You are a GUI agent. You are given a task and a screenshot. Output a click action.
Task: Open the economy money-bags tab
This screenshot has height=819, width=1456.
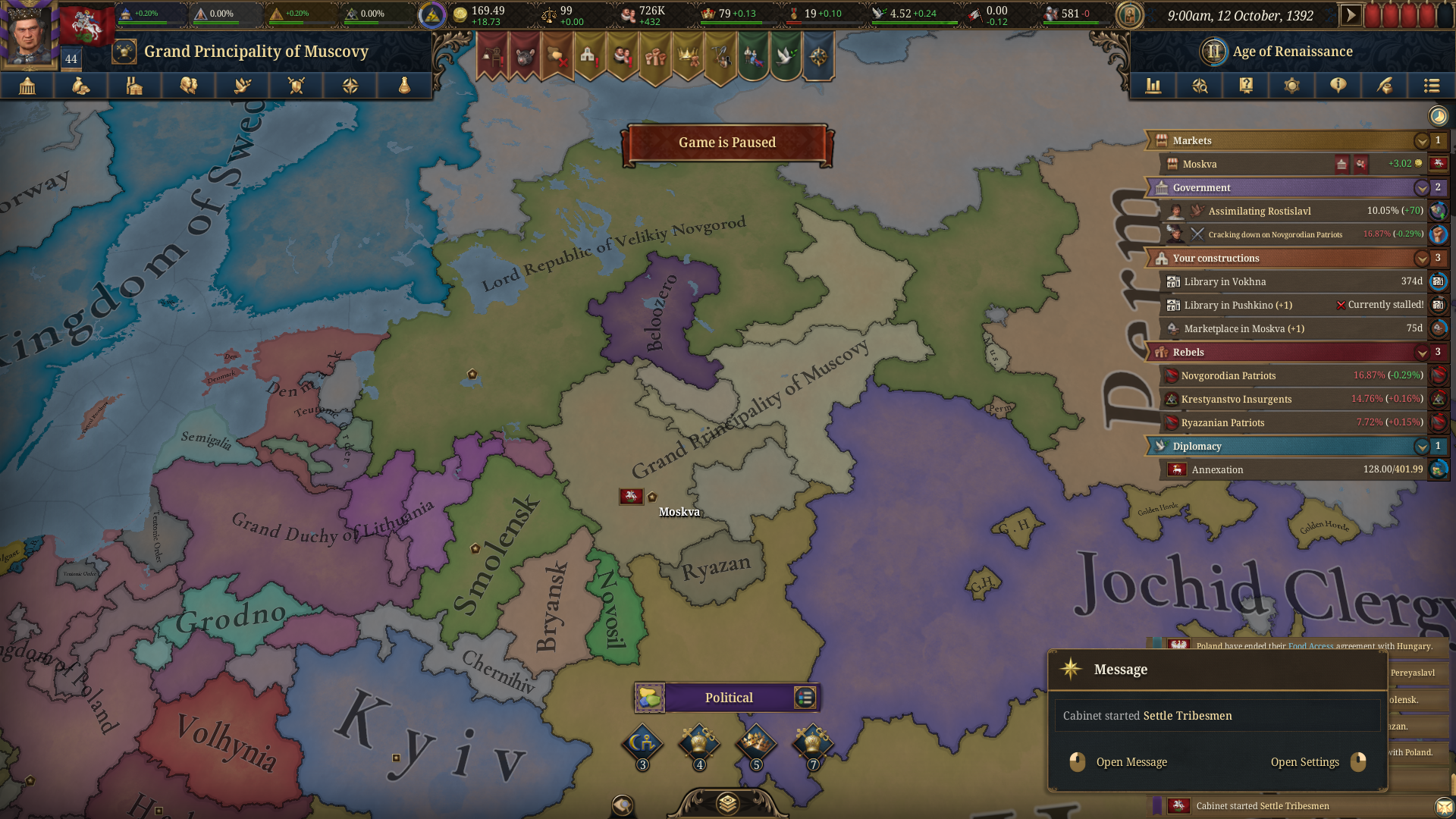81,86
